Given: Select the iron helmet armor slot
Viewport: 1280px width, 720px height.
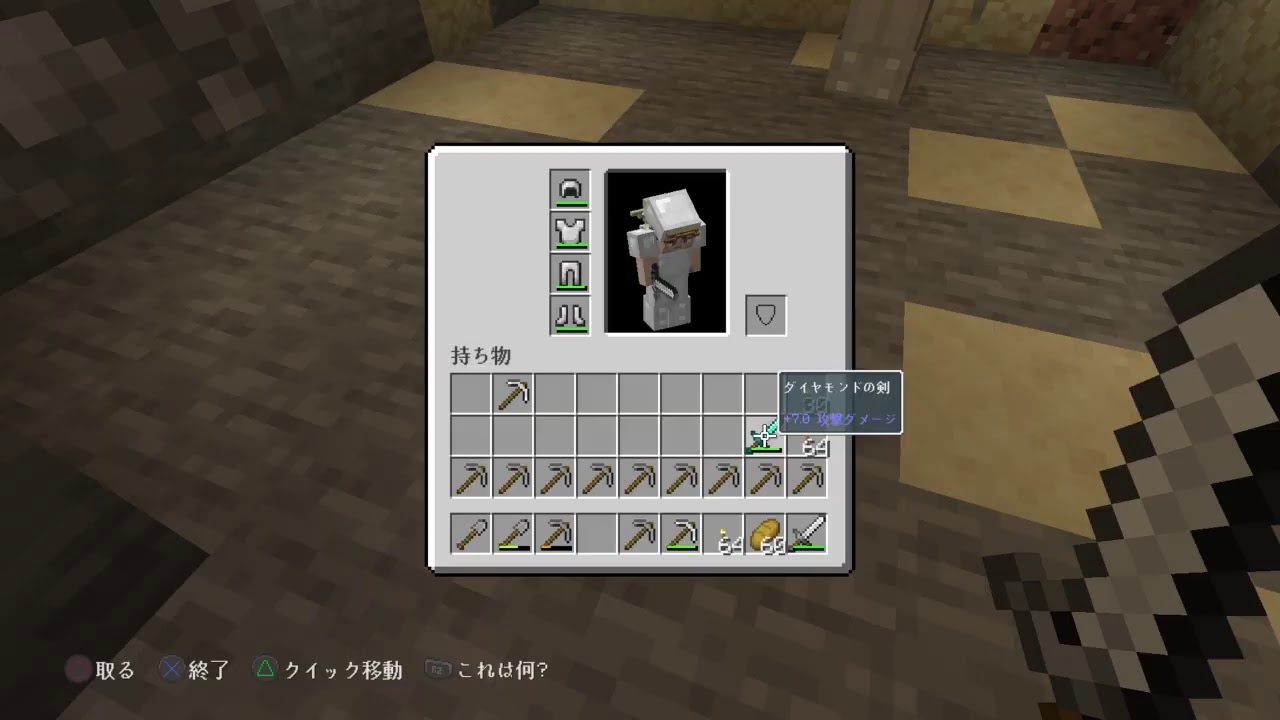Looking at the screenshot, I should [x=570, y=188].
